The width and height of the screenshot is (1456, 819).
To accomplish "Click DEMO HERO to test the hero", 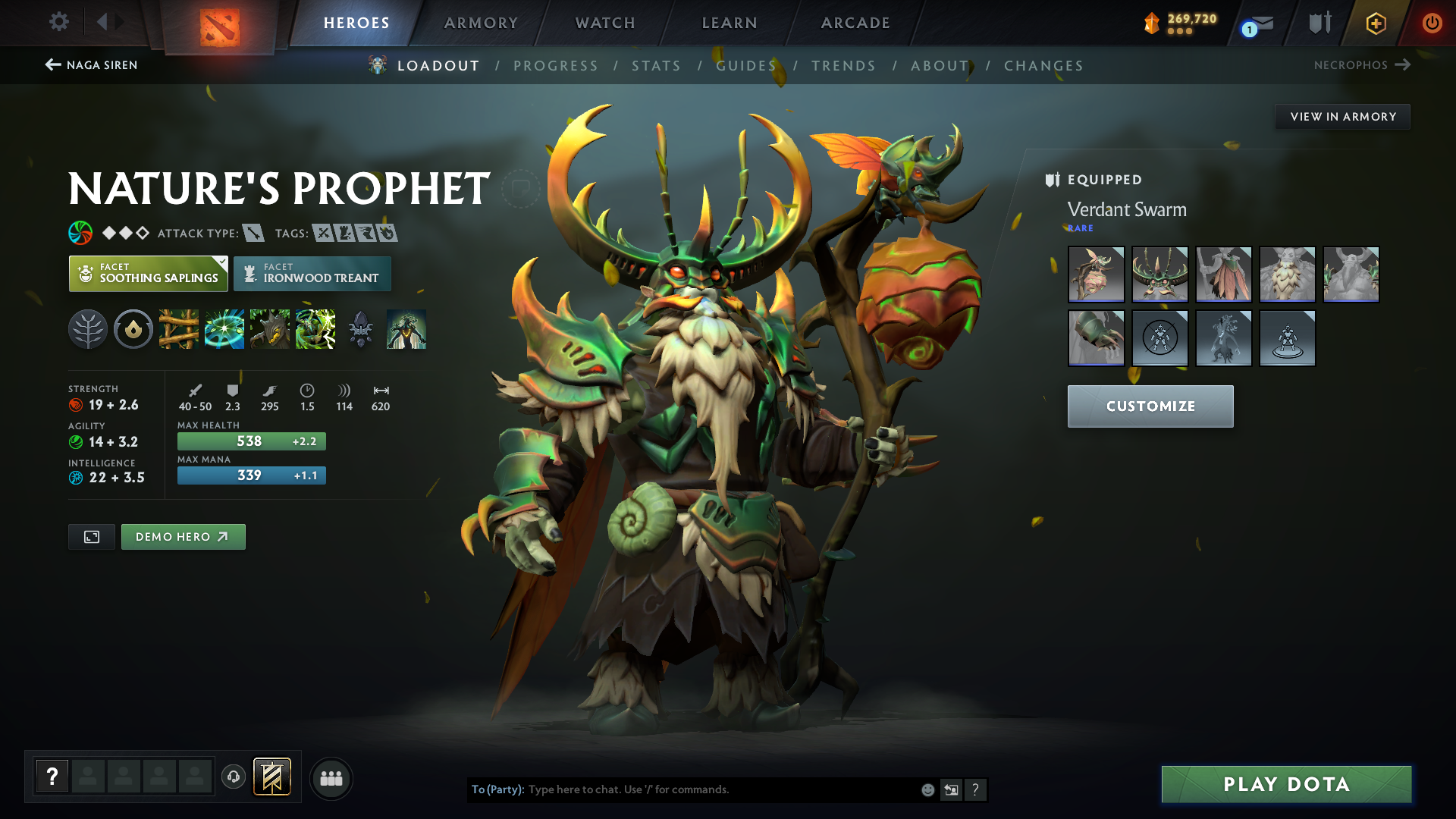I will 183,536.
